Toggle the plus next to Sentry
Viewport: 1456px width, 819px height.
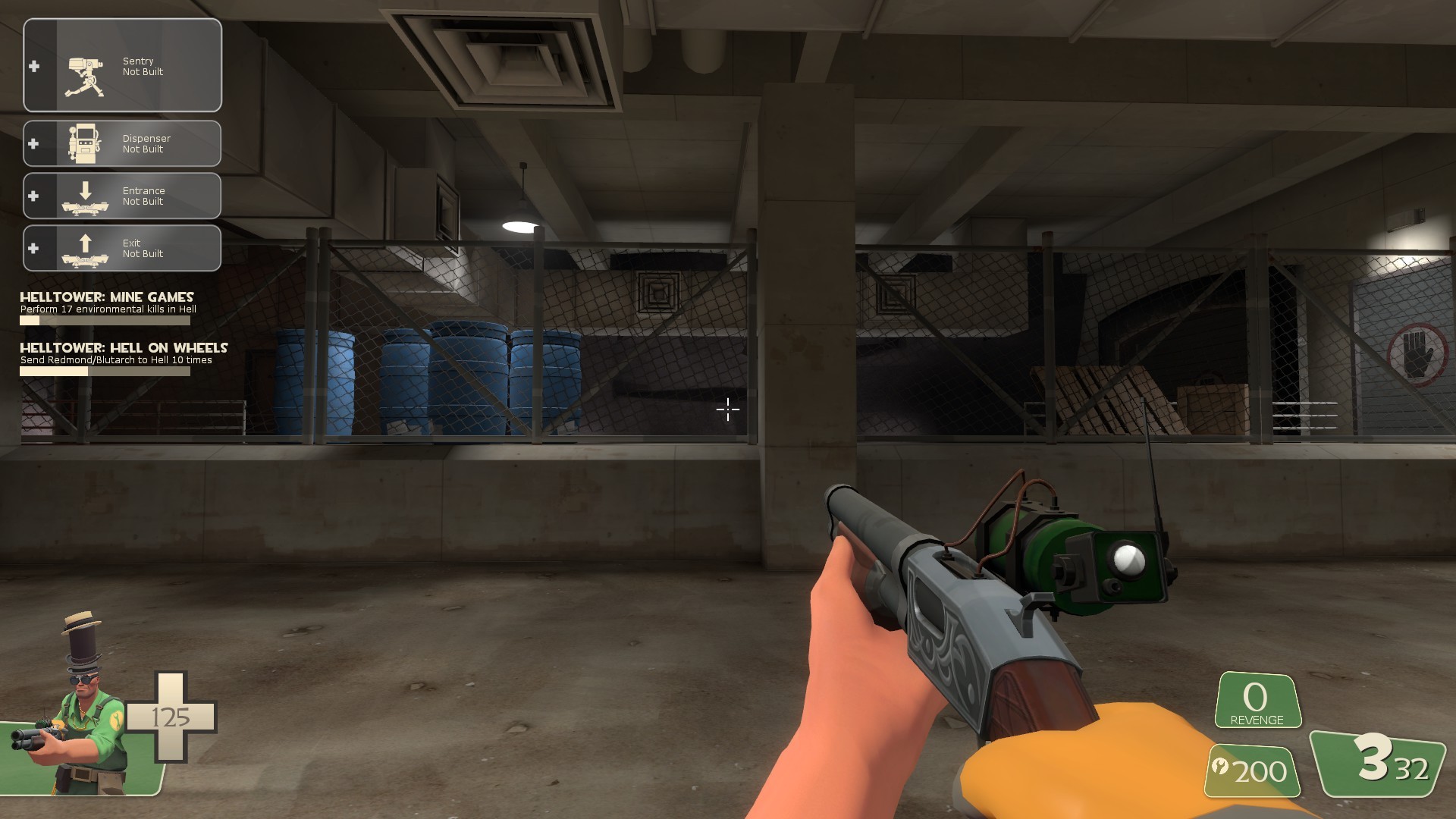[x=33, y=67]
